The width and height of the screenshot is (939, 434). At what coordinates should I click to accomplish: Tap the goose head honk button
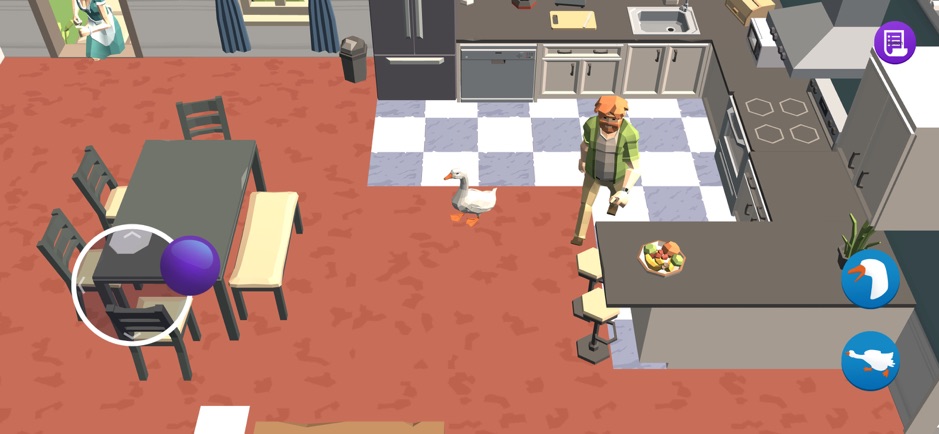tap(869, 279)
